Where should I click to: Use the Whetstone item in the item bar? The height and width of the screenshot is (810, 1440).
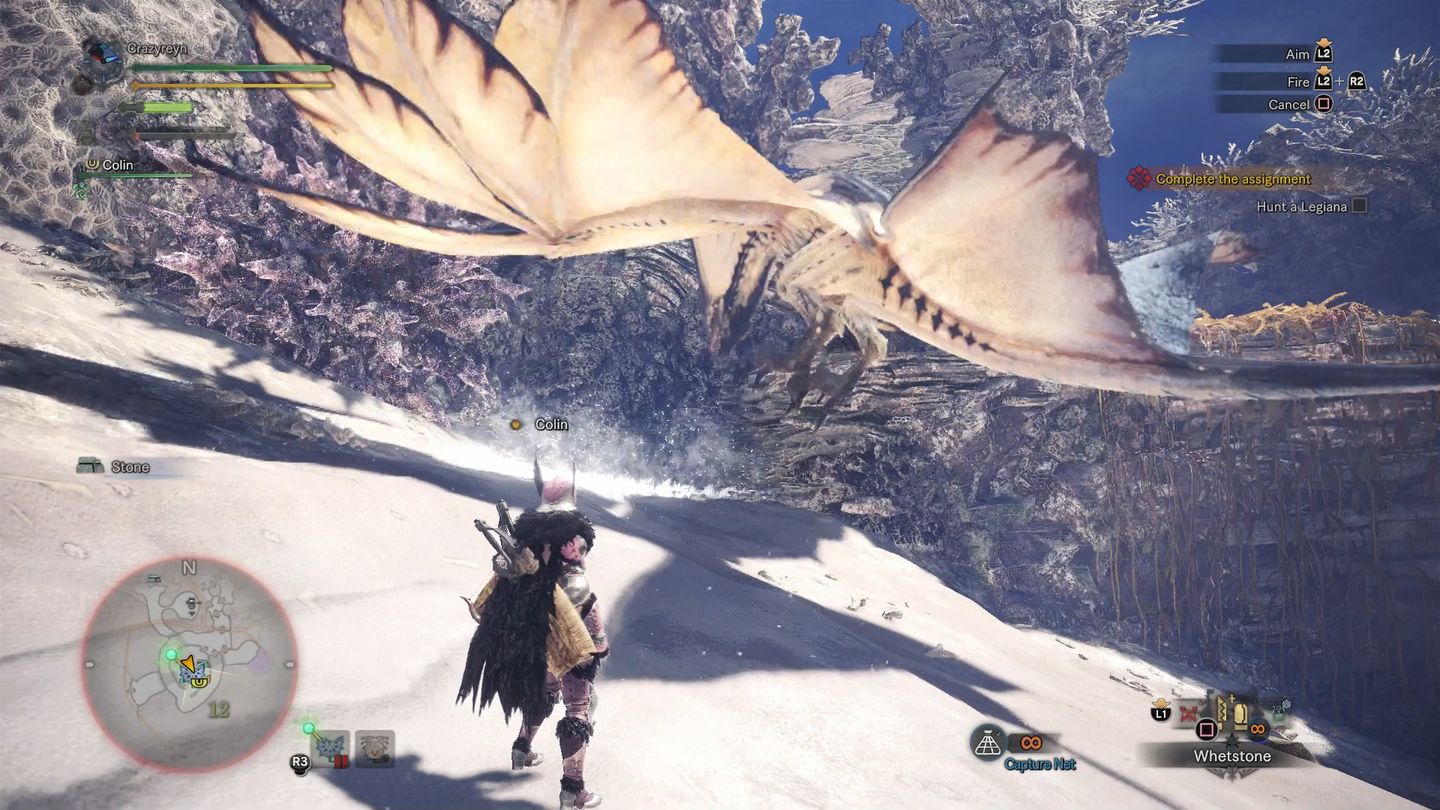coord(1231,756)
